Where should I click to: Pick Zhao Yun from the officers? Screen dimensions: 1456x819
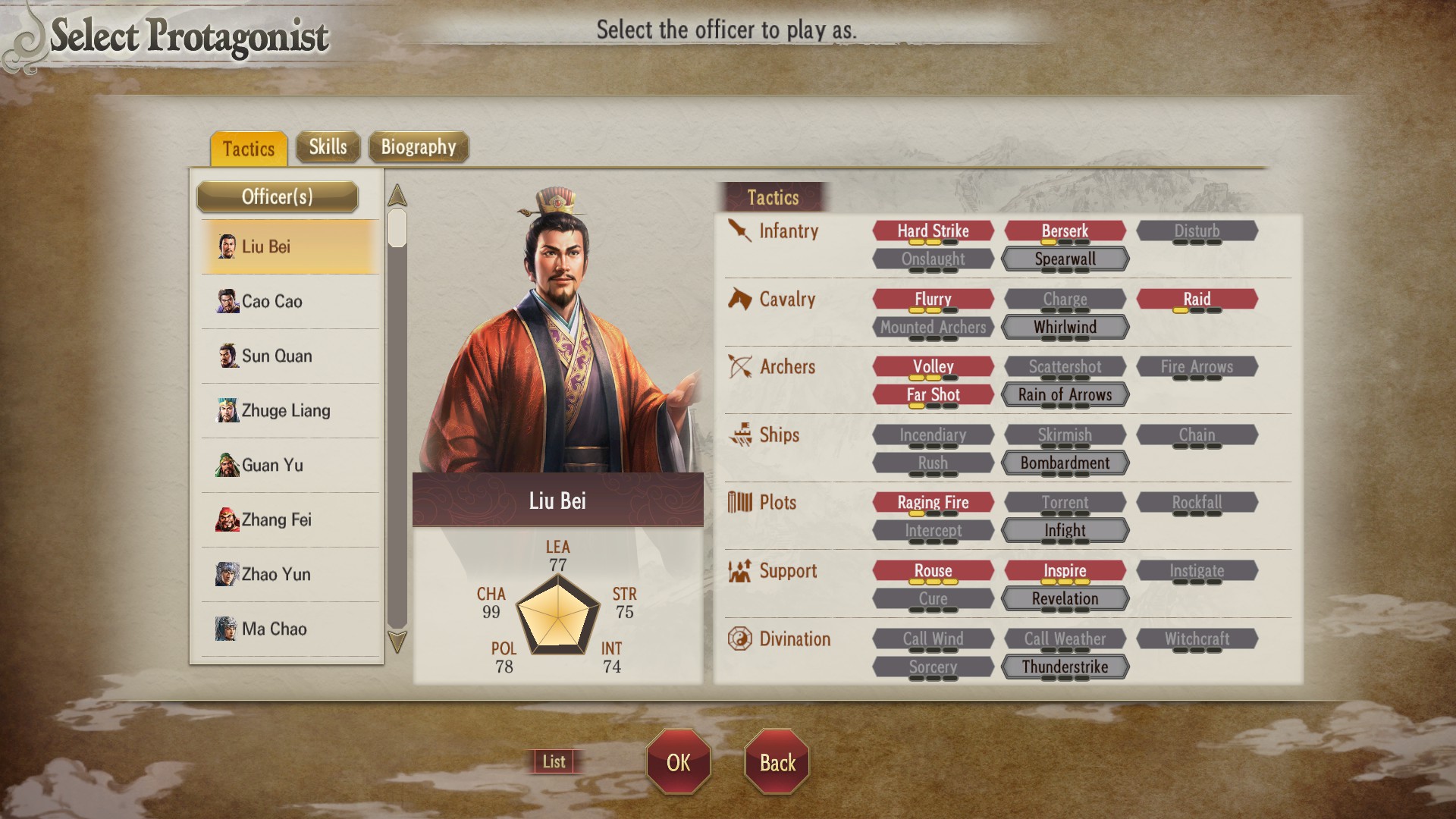[290, 575]
